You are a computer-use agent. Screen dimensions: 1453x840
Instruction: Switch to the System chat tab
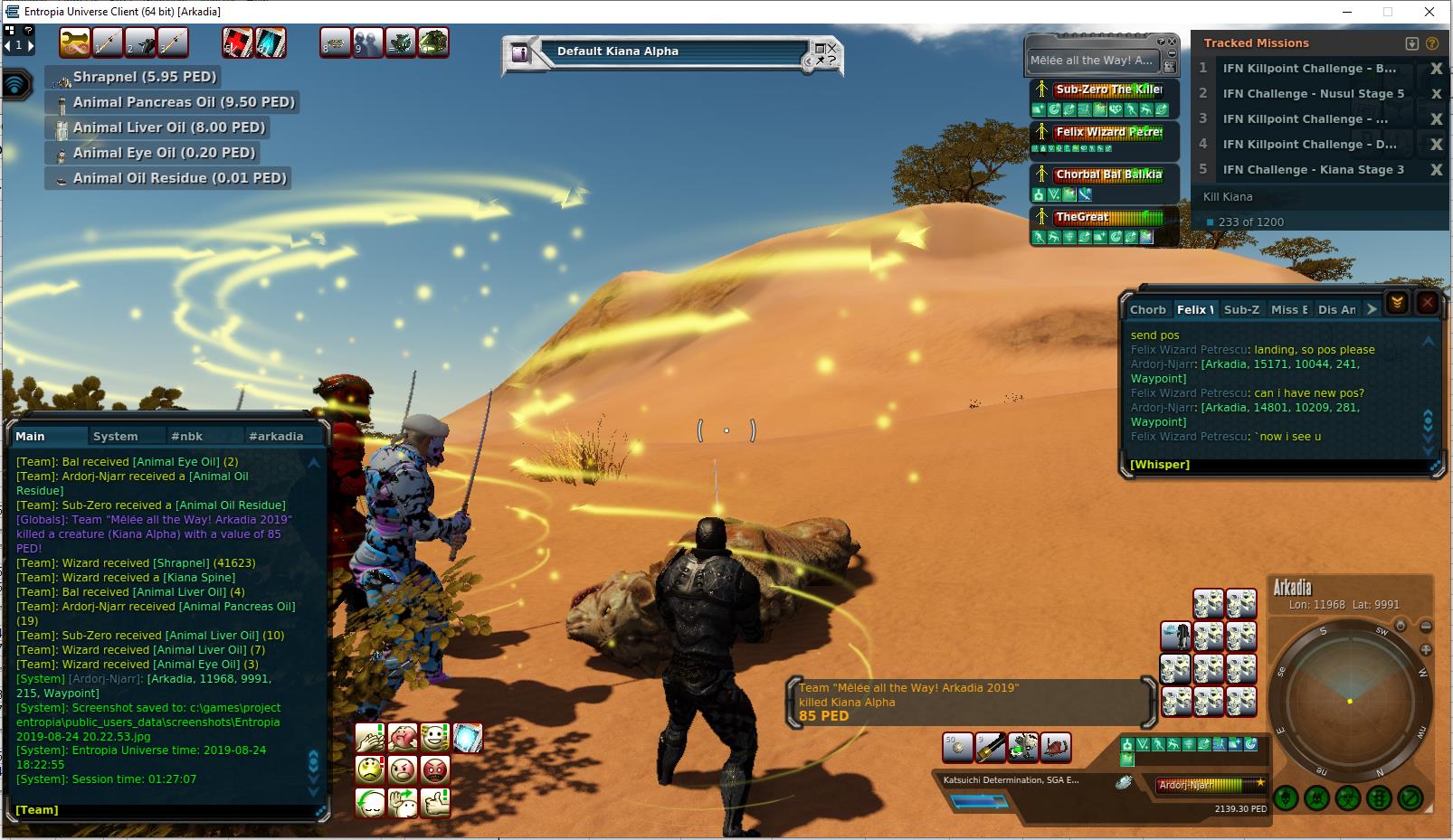[x=116, y=436]
